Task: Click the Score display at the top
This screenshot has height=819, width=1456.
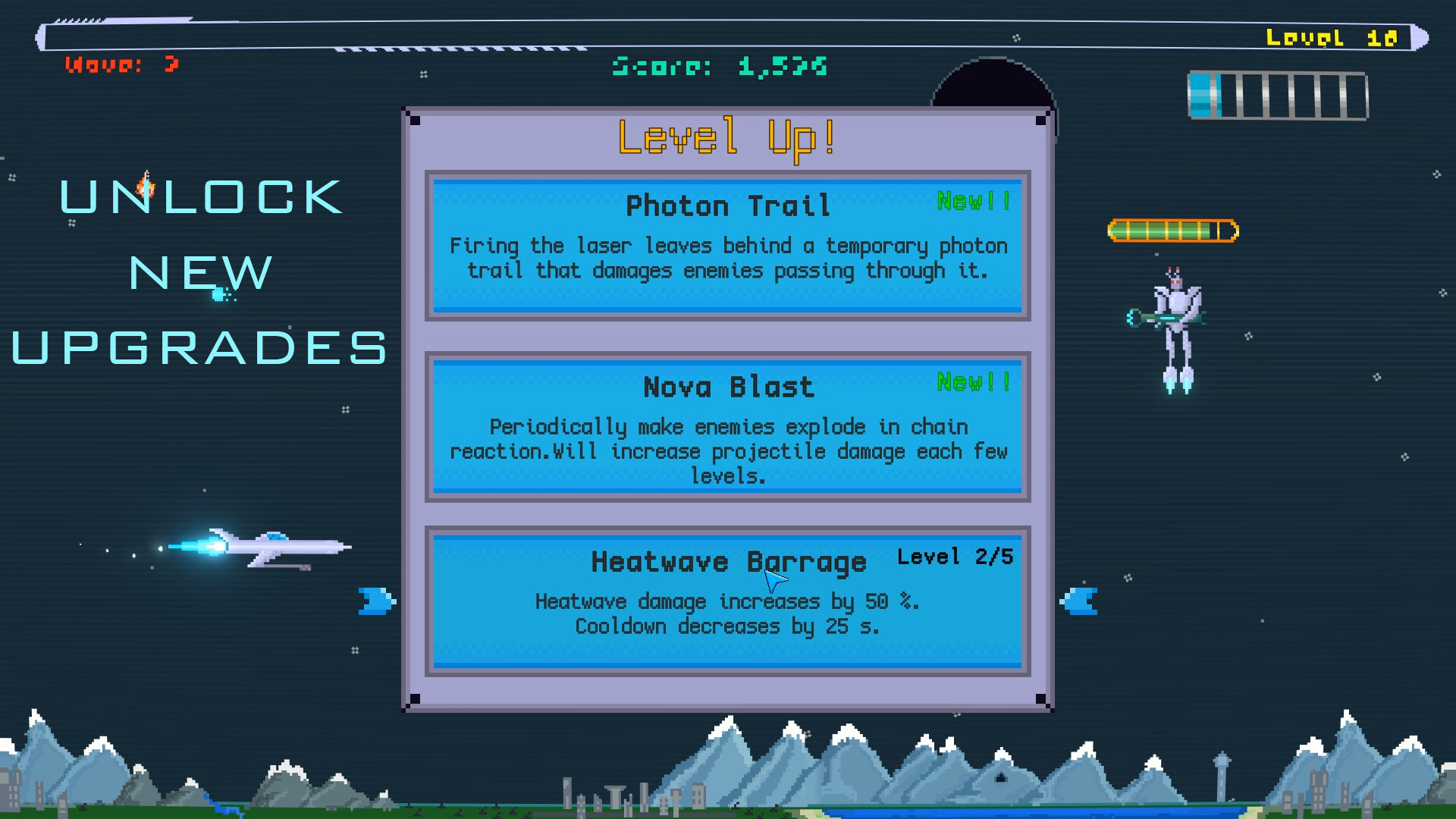Action: [719, 67]
